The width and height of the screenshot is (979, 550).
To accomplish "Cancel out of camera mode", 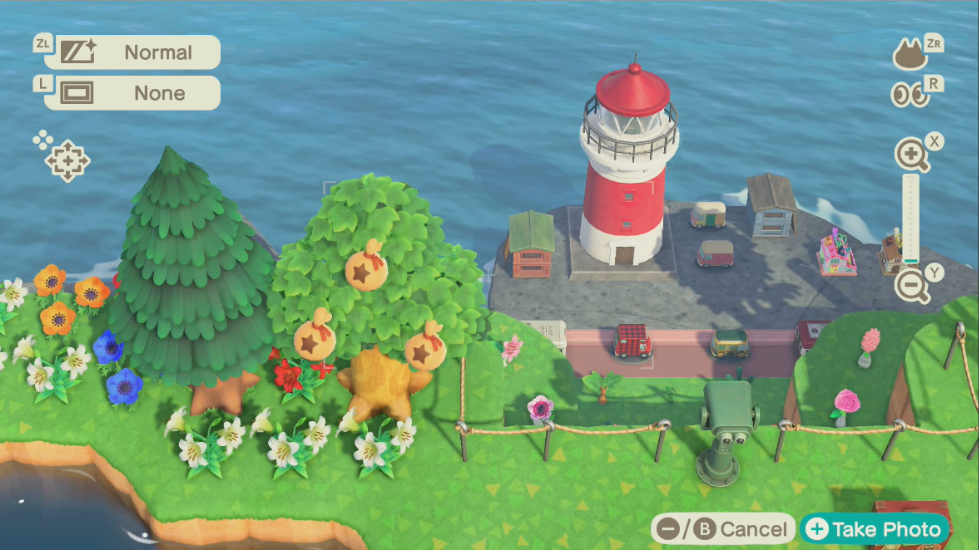I will pos(722,529).
